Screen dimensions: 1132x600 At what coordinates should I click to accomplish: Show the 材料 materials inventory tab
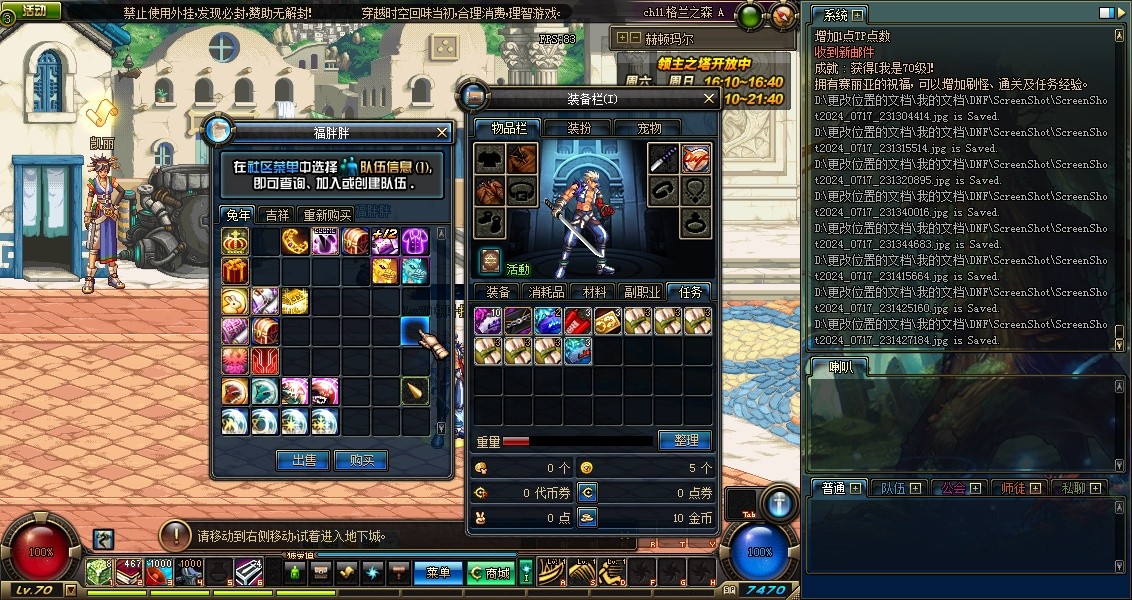click(x=595, y=292)
